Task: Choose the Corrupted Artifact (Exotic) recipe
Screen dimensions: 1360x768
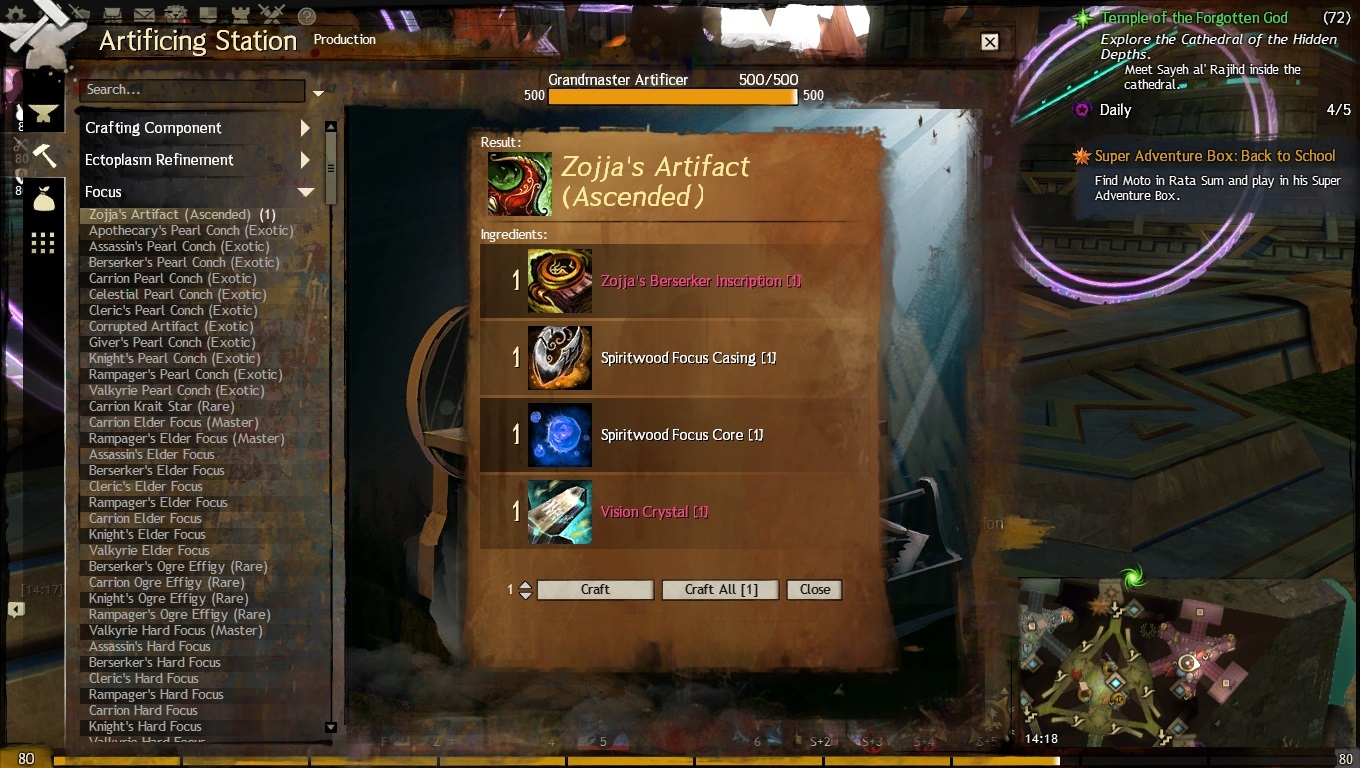Action: click(171, 327)
